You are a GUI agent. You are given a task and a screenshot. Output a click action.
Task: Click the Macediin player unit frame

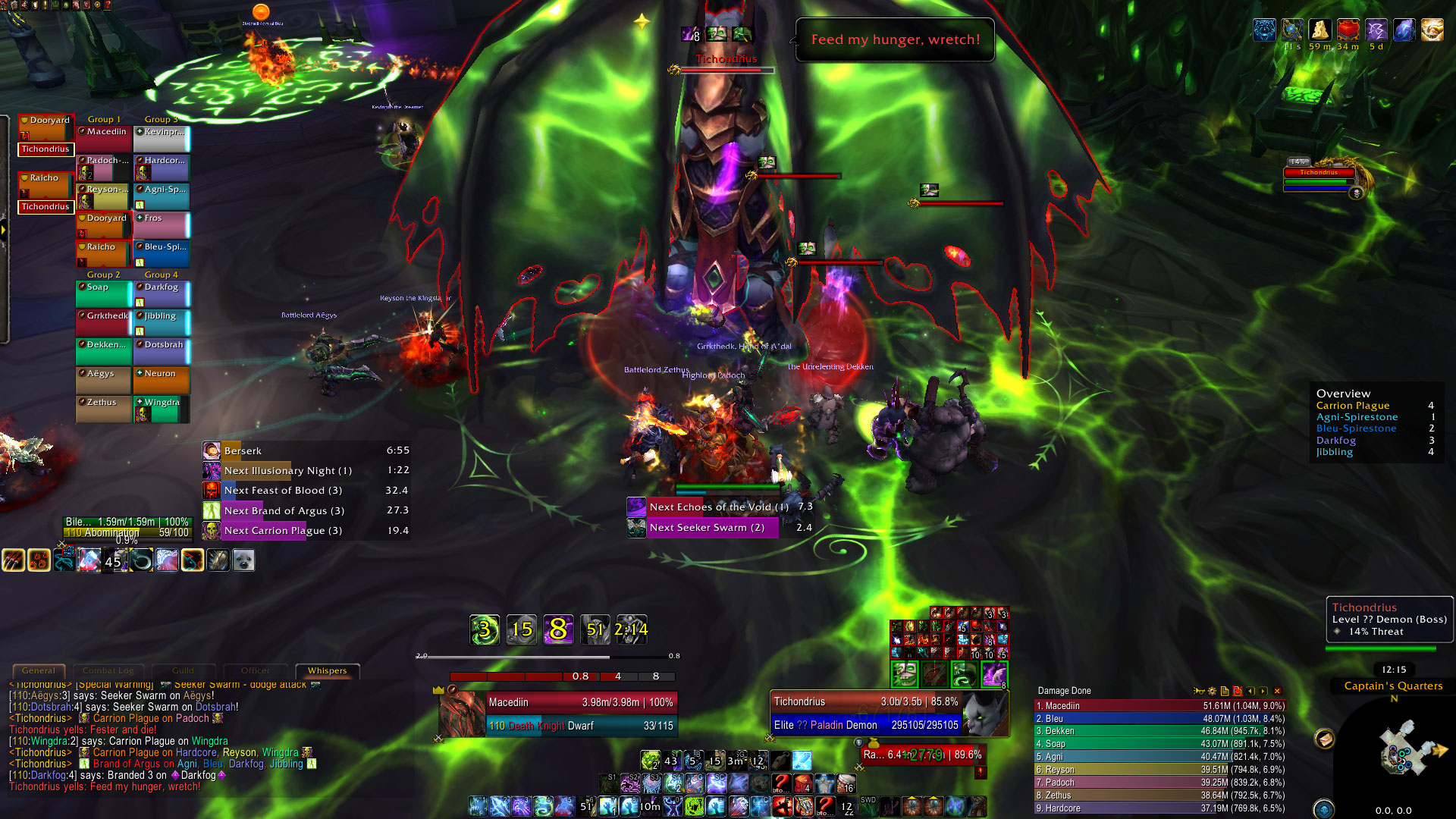(x=579, y=713)
